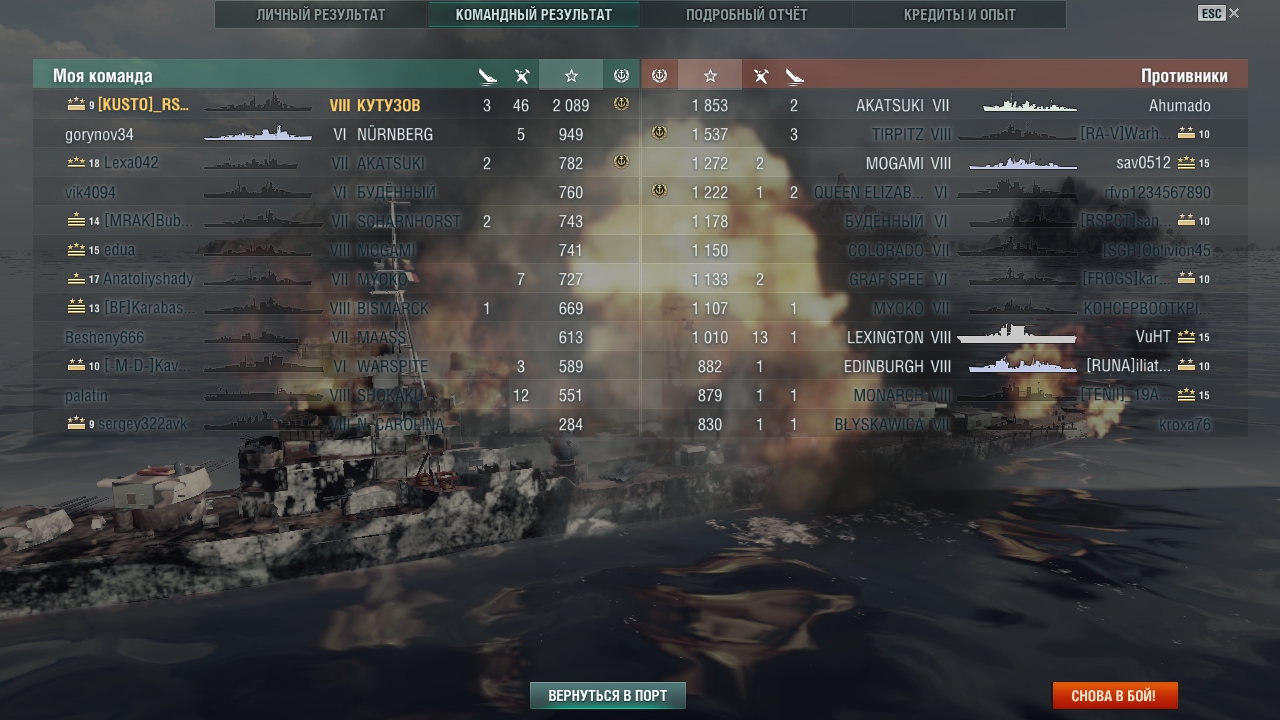This screenshot has height=720, width=1280.
Task: Click the Вернуться в порт button
Action: click(x=607, y=695)
